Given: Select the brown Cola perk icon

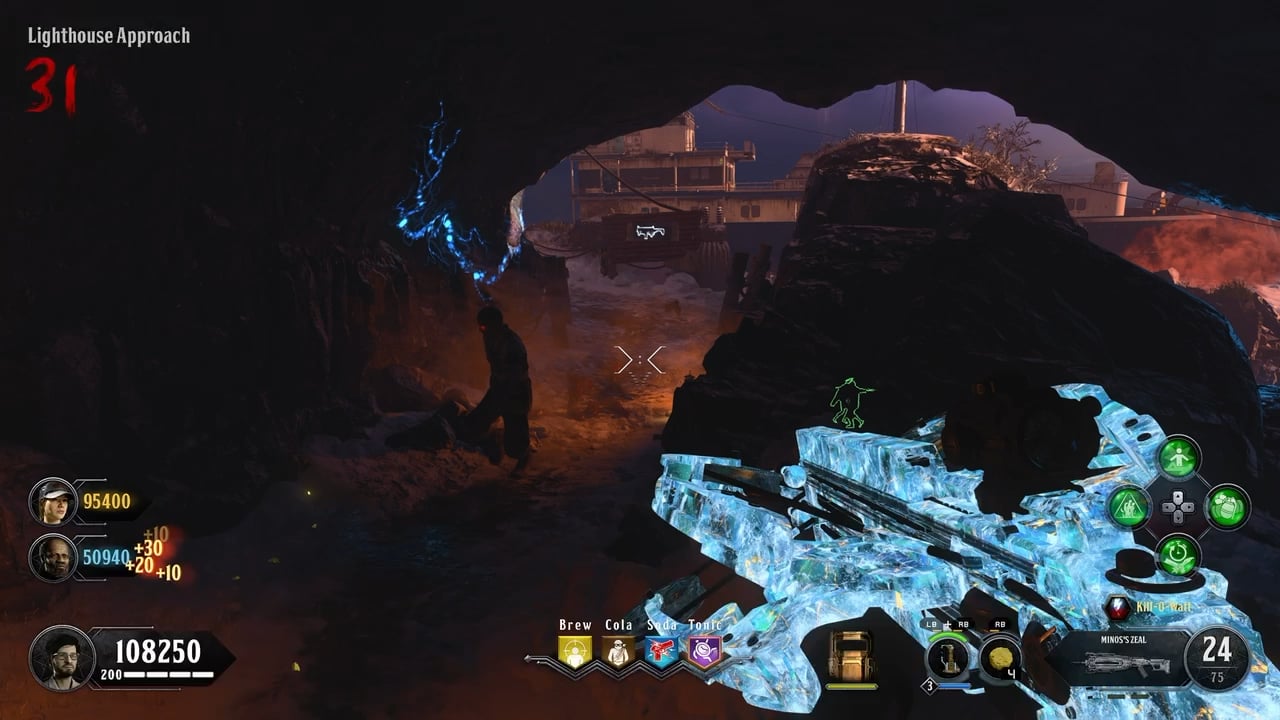Looking at the screenshot, I should [618, 652].
